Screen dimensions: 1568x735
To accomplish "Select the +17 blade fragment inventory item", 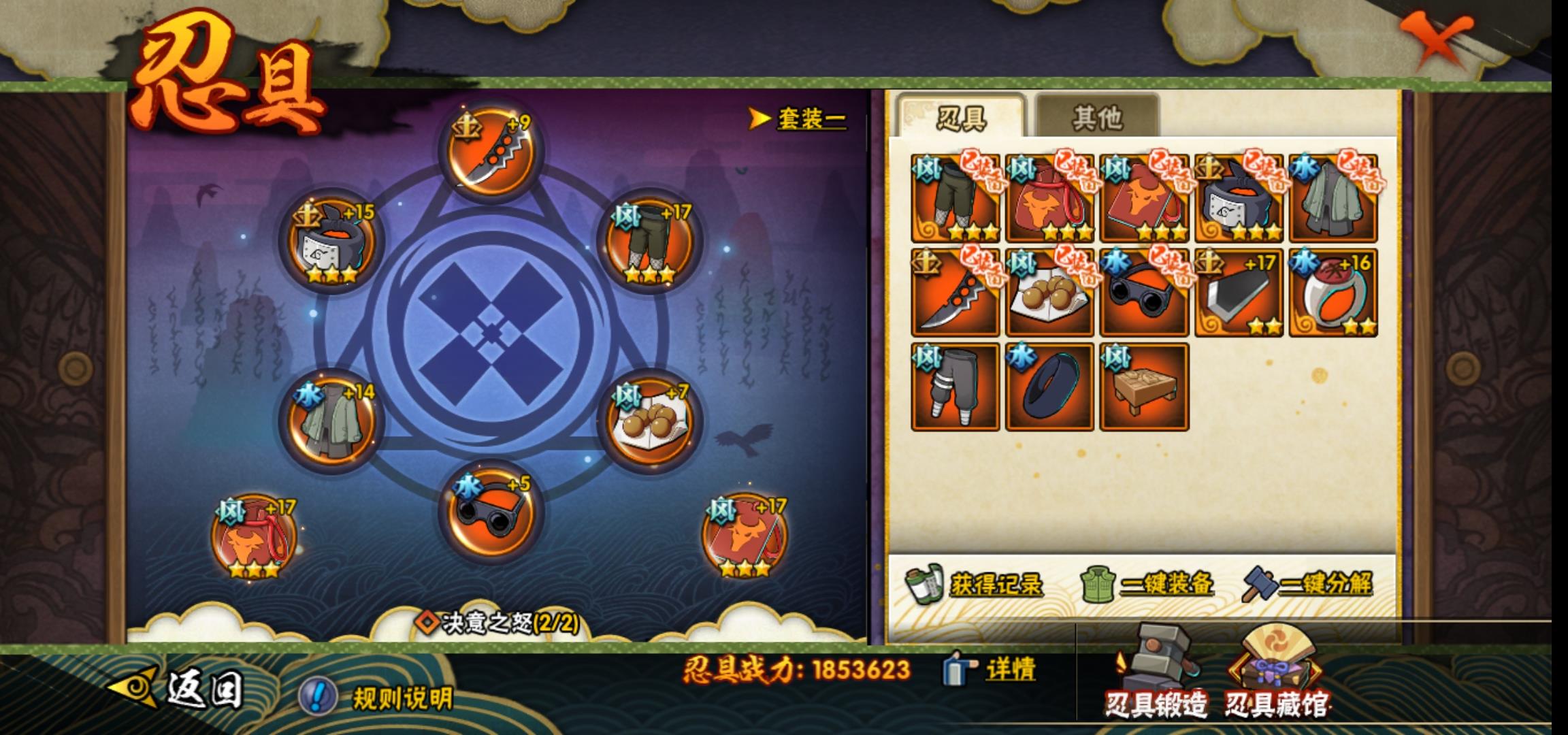I will [1239, 293].
